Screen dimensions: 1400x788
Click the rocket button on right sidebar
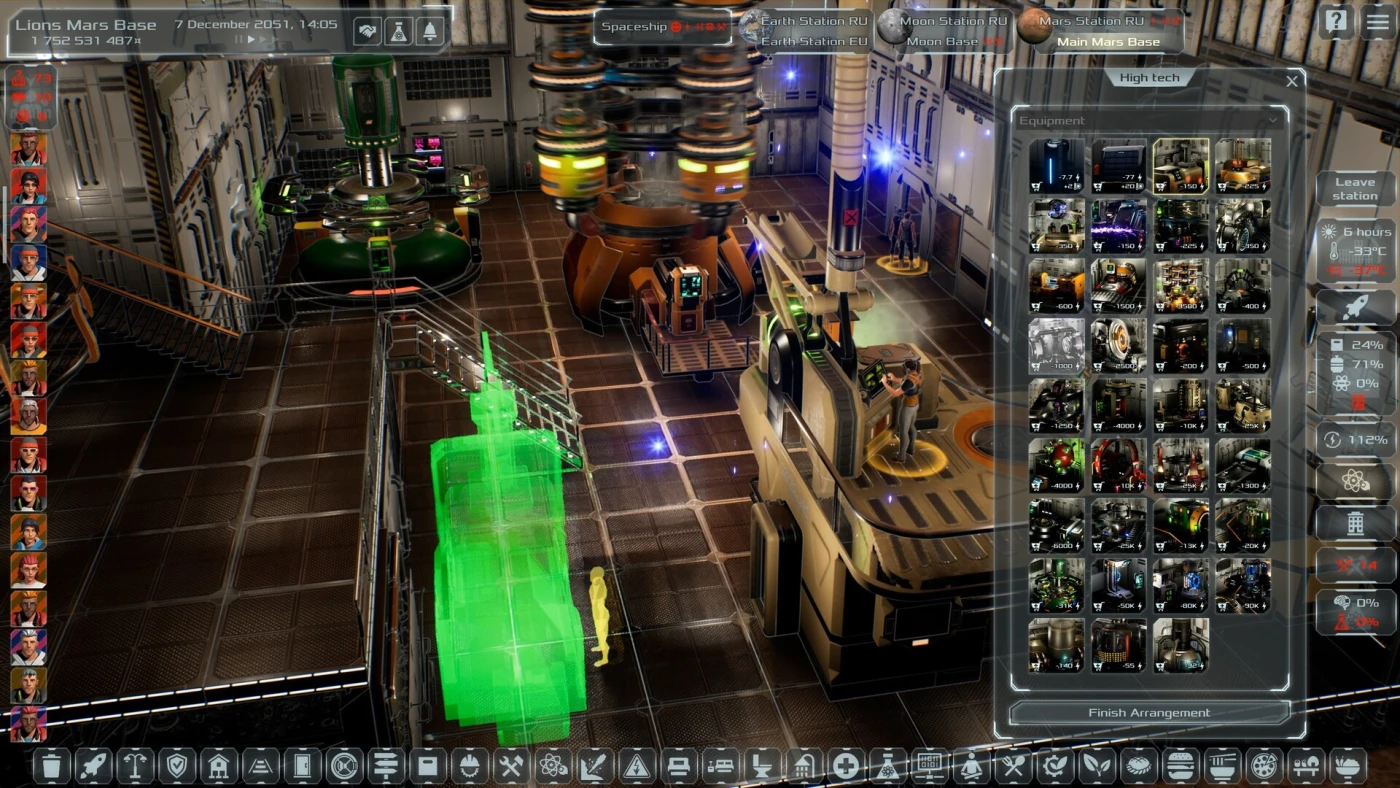click(x=1354, y=307)
